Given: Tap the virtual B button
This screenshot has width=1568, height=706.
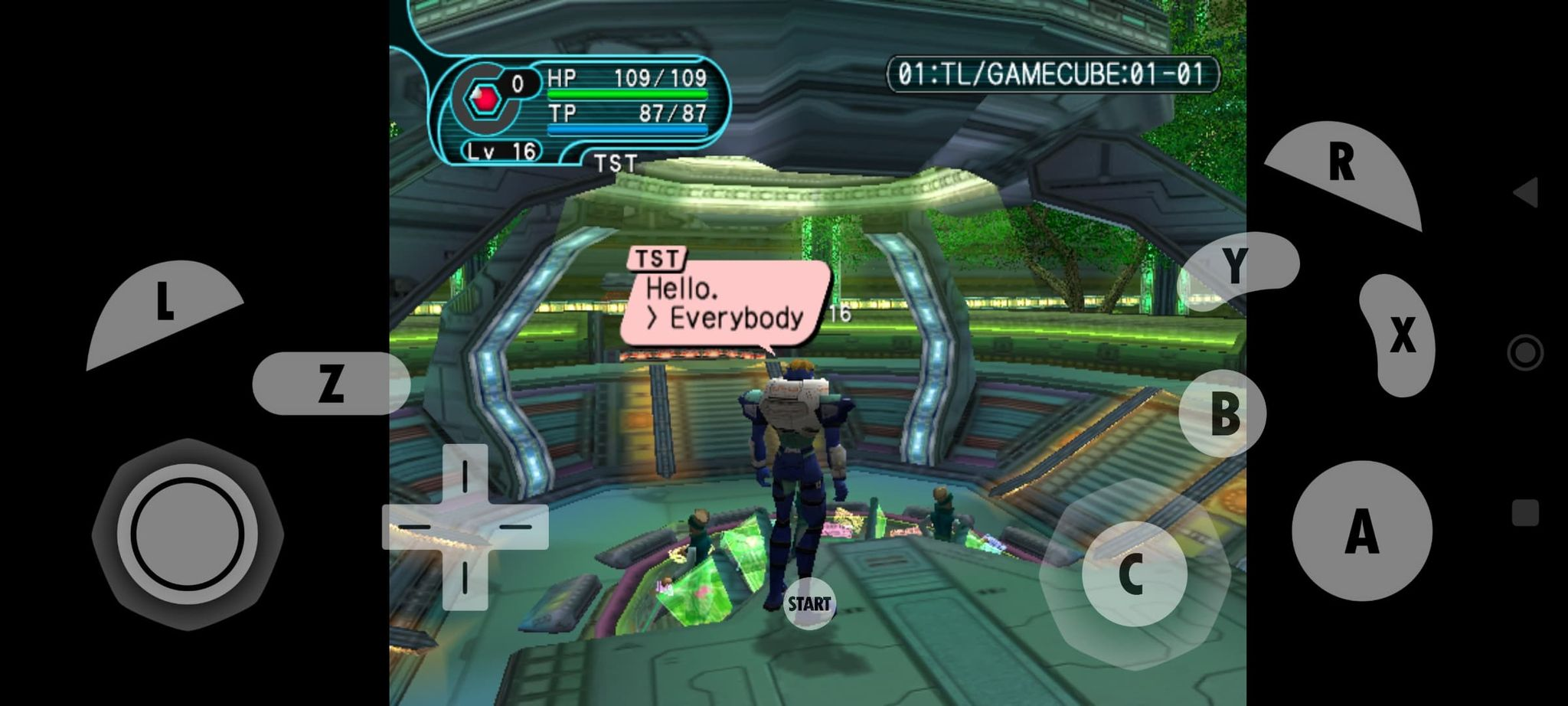Looking at the screenshot, I should (1223, 413).
